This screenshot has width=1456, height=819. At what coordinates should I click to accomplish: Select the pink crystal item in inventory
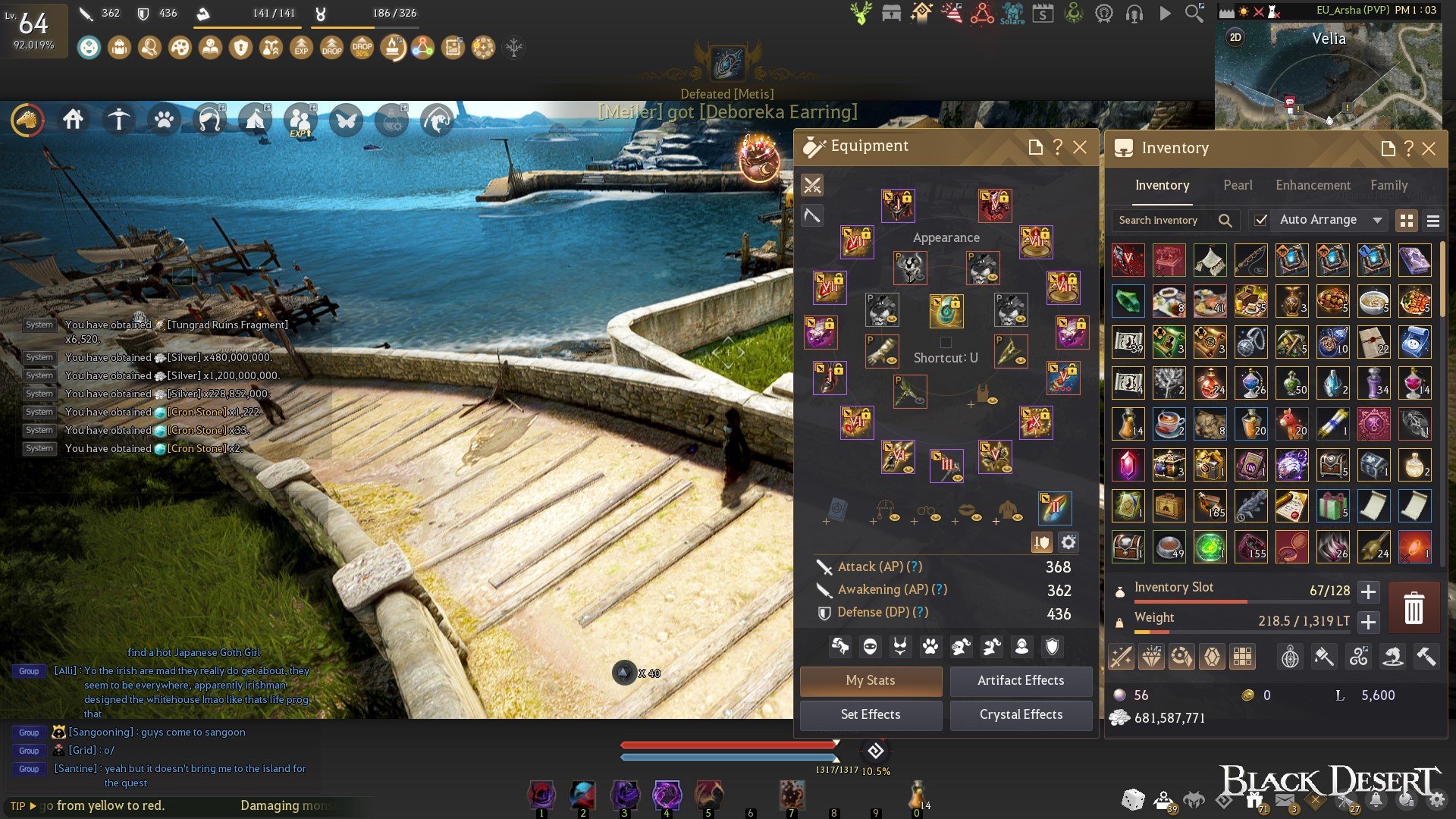pyautogui.click(x=1128, y=465)
